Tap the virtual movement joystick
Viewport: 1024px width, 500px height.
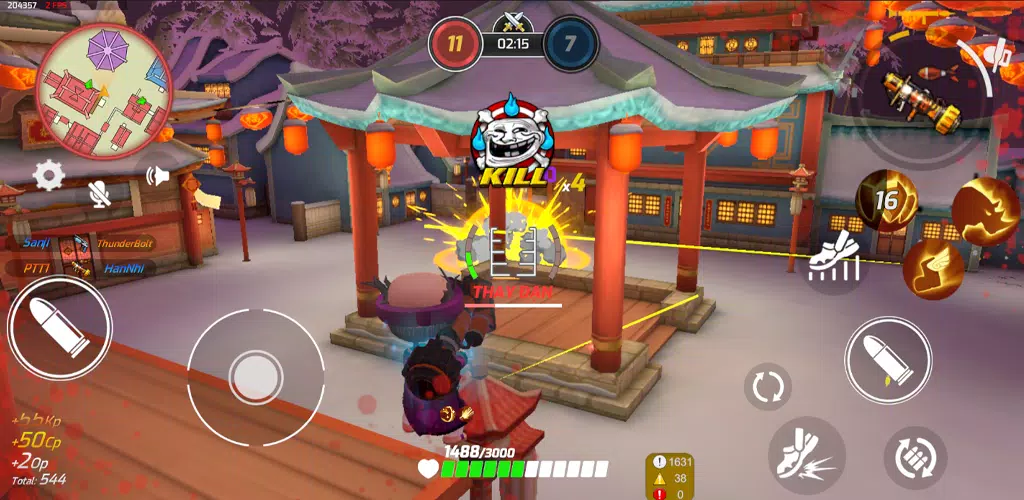[254, 376]
